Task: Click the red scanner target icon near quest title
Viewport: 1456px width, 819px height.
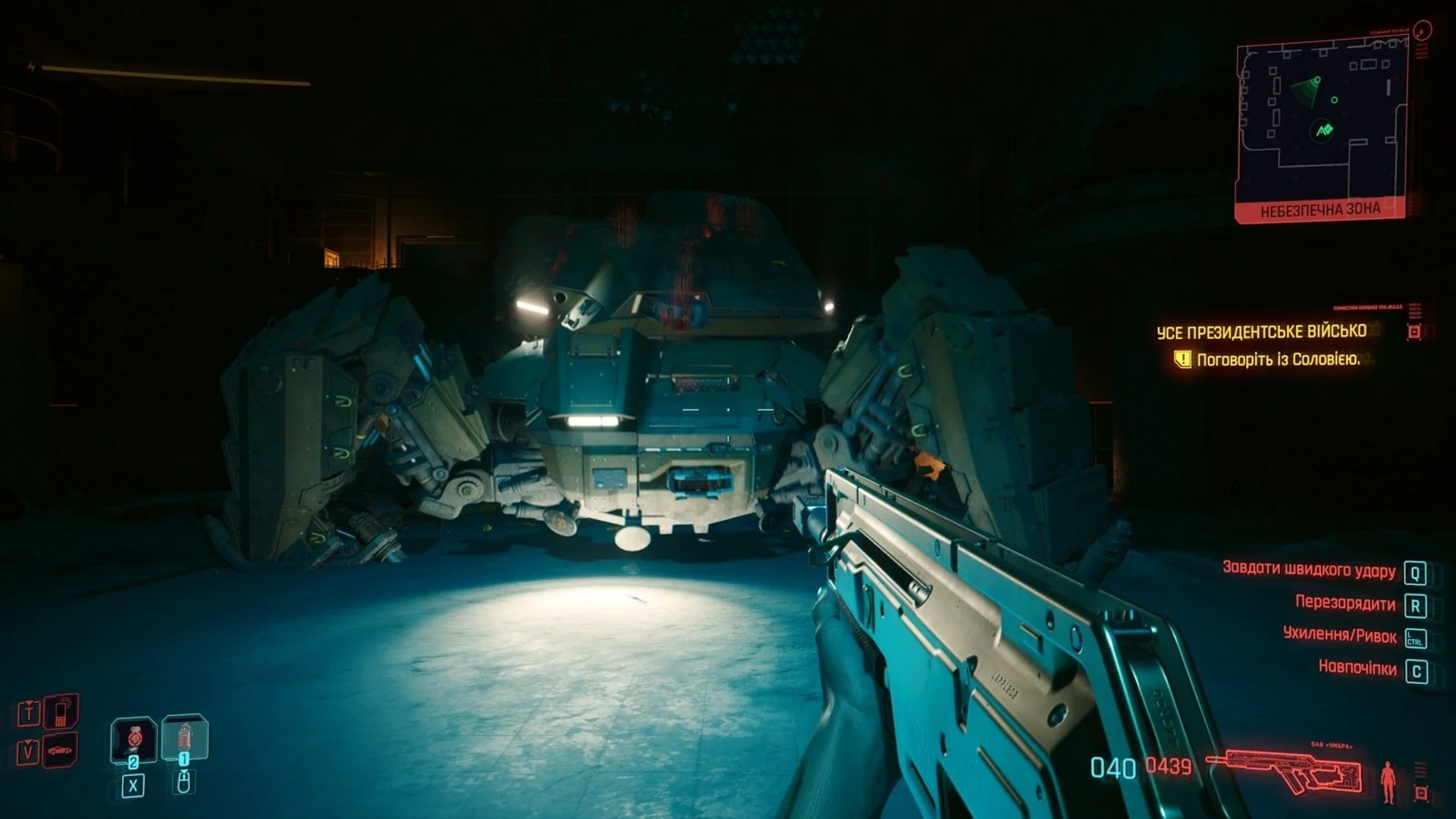Action: (1413, 330)
